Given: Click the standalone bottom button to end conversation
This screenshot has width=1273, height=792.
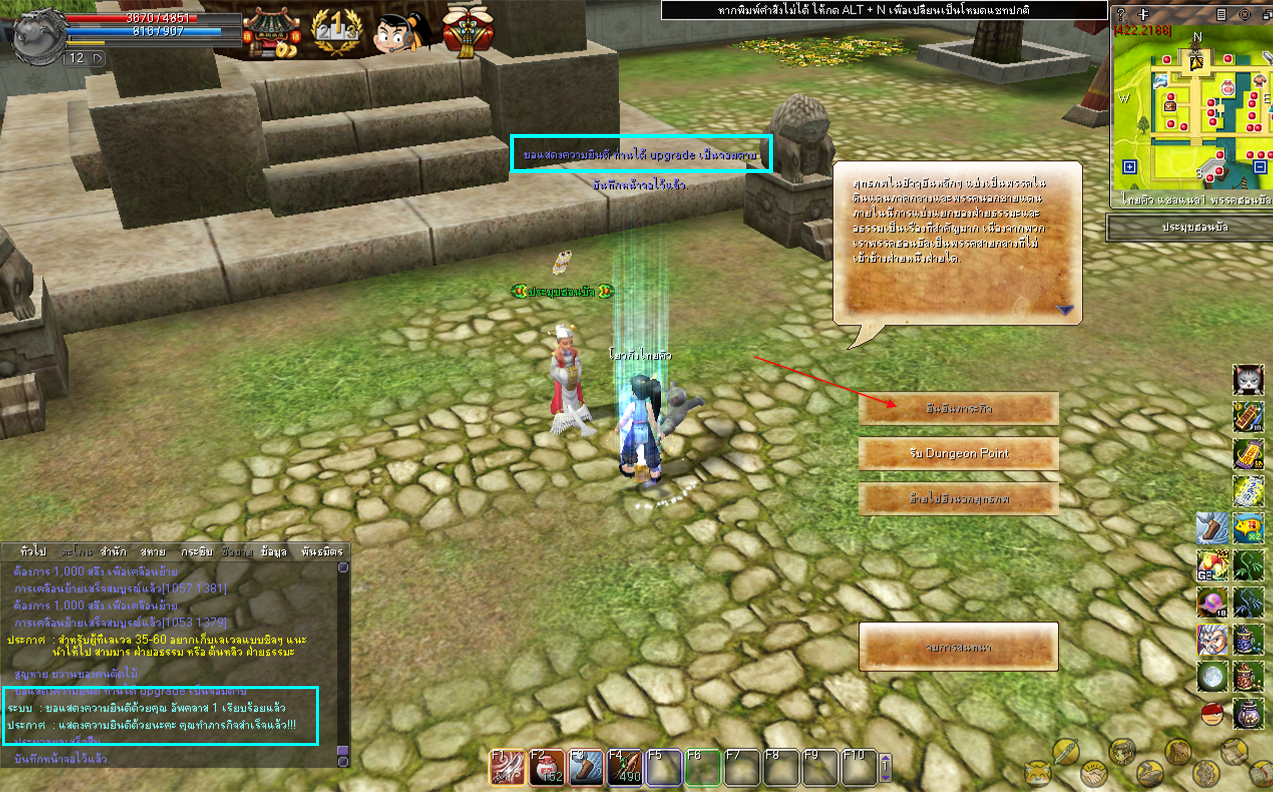Looking at the screenshot, I should [x=958, y=648].
